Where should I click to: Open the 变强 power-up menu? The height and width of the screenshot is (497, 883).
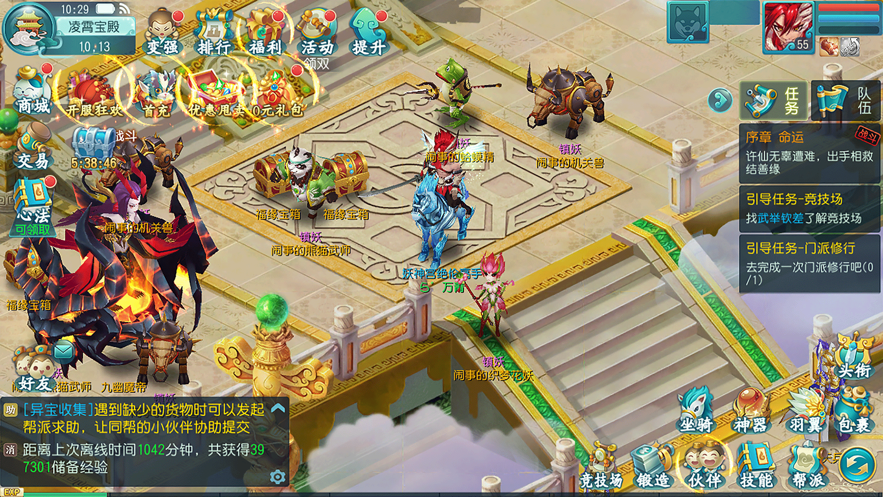pyautogui.click(x=162, y=32)
